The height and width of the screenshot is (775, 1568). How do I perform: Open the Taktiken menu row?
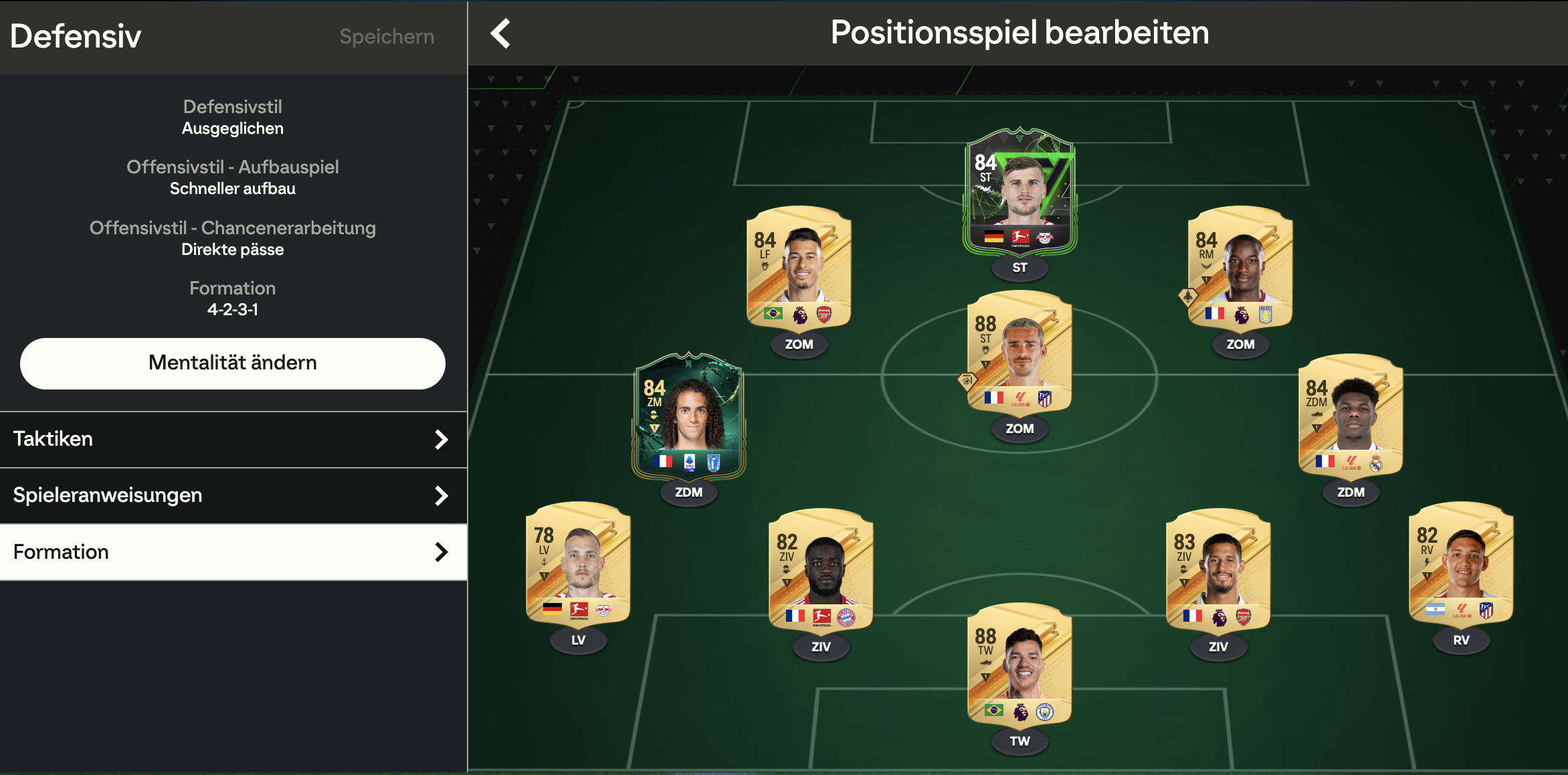(x=233, y=439)
